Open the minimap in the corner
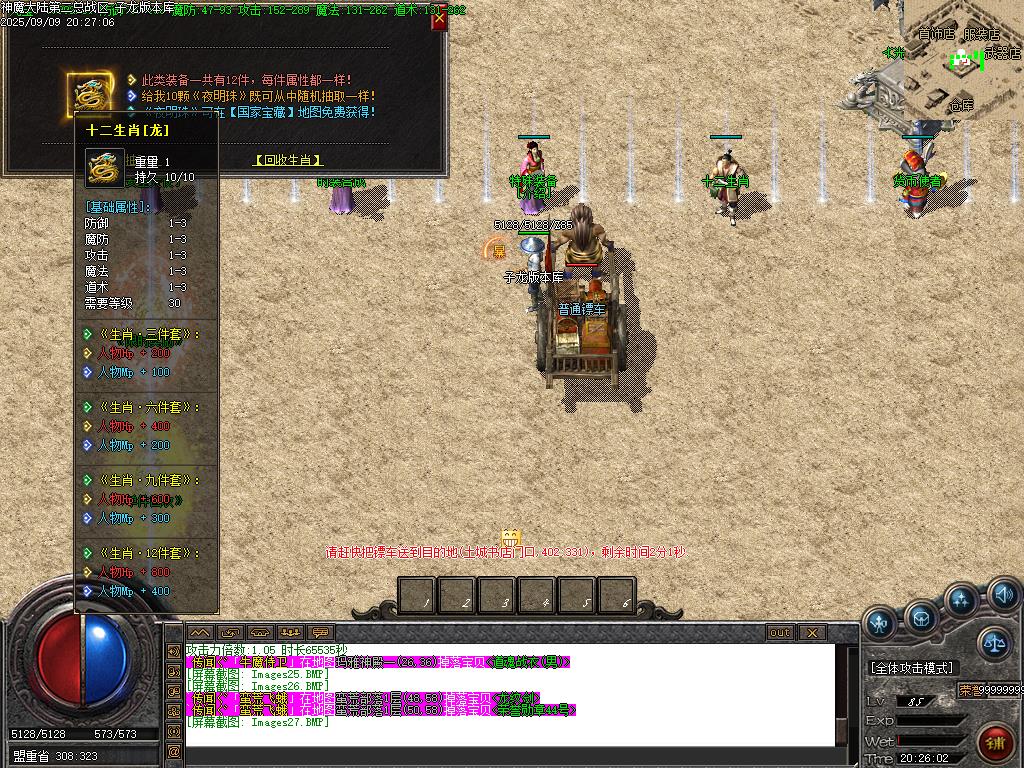1024x768 pixels. [x=962, y=58]
